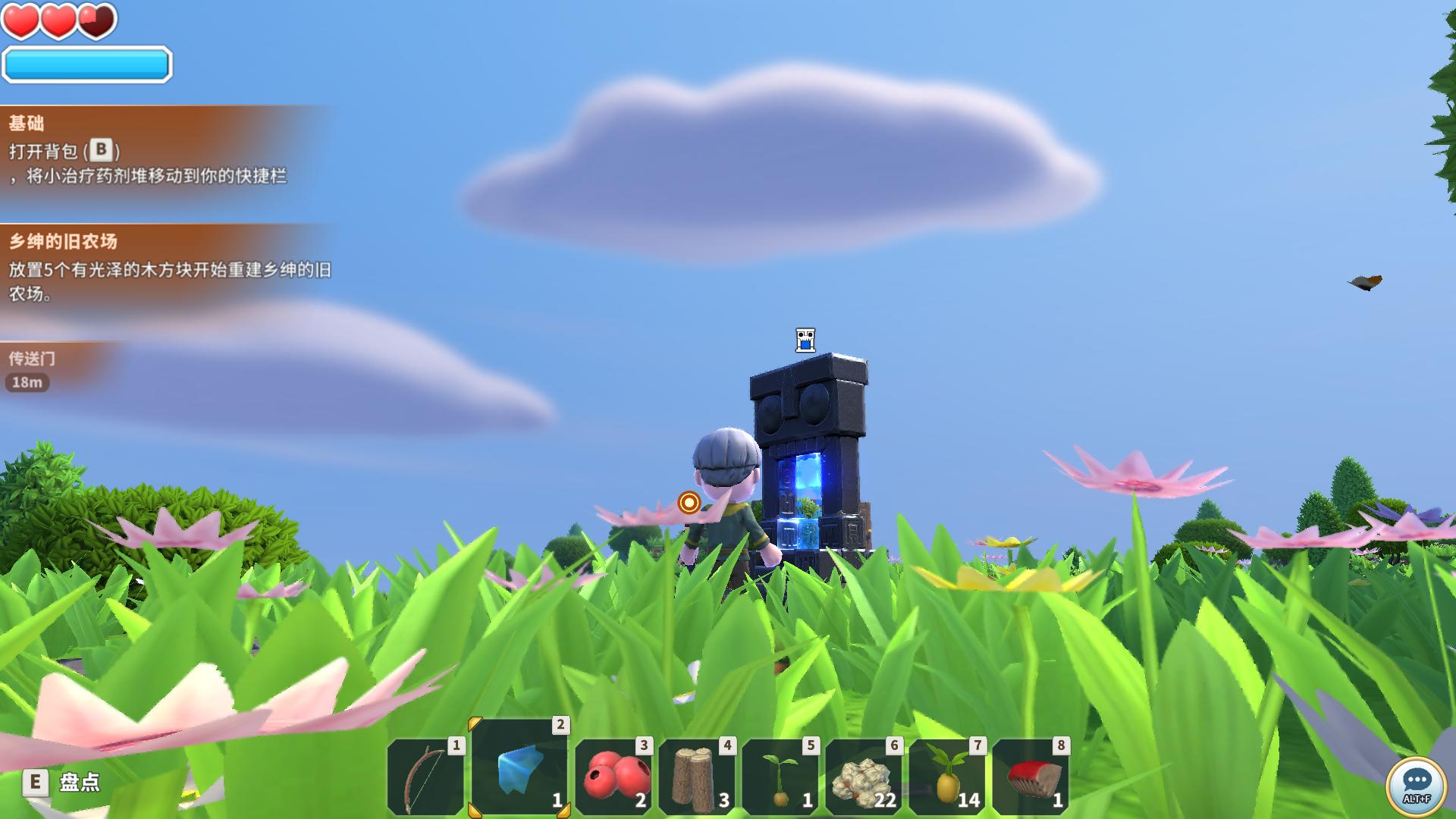
Task: Pick the wood logs hotbar slot
Action: [x=697, y=777]
